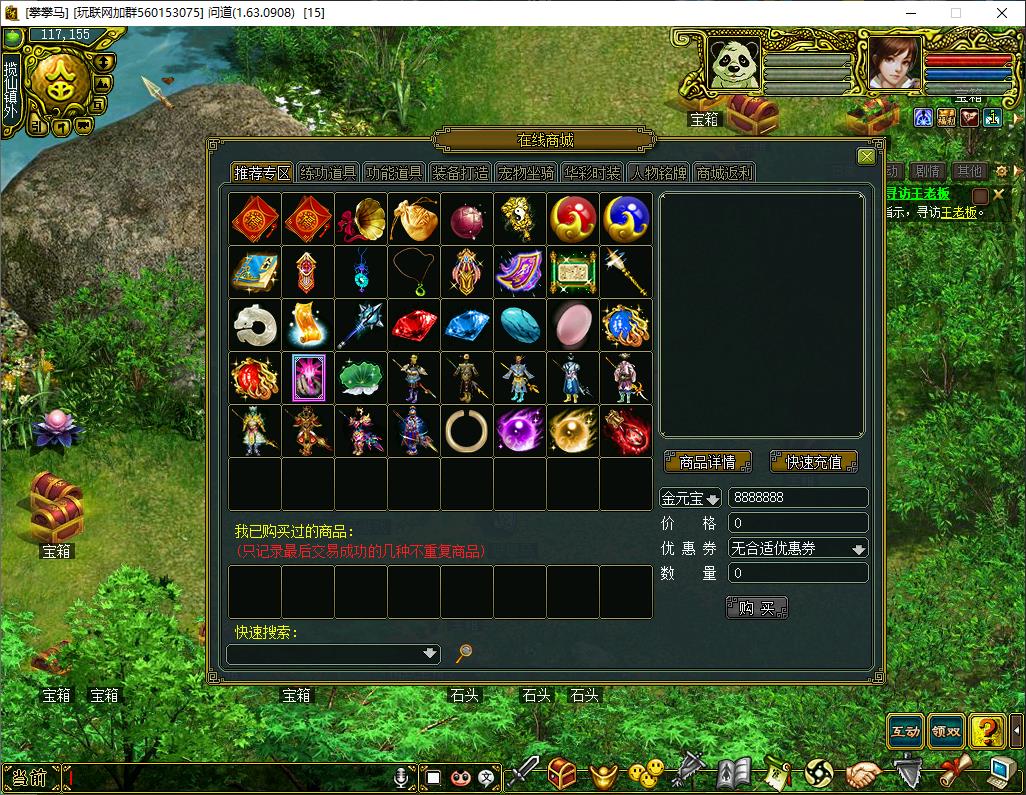
Task: View the 商城返利 tab
Action: click(724, 173)
